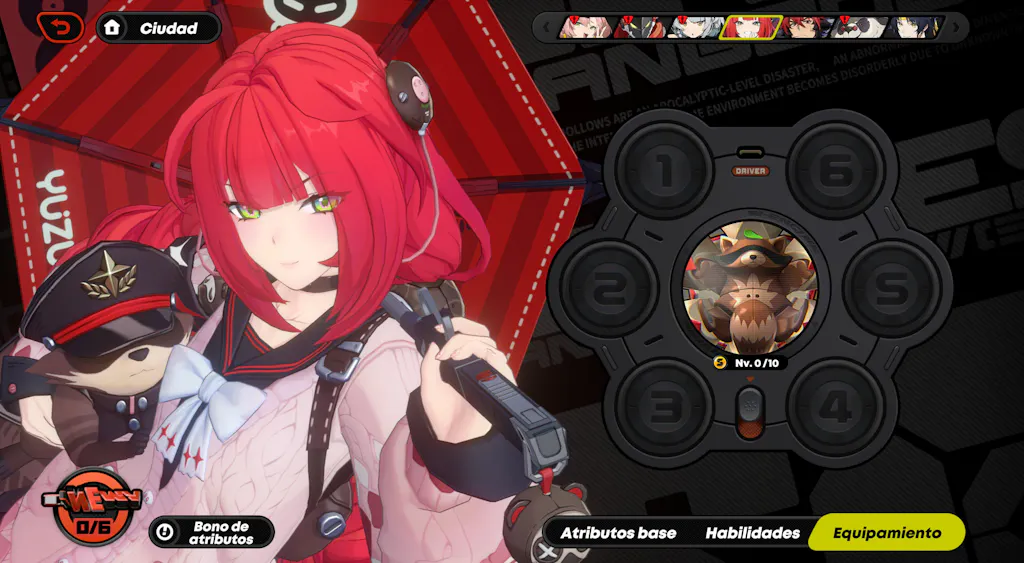Choose the pink-haired character portrait

[x=582, y=27]
